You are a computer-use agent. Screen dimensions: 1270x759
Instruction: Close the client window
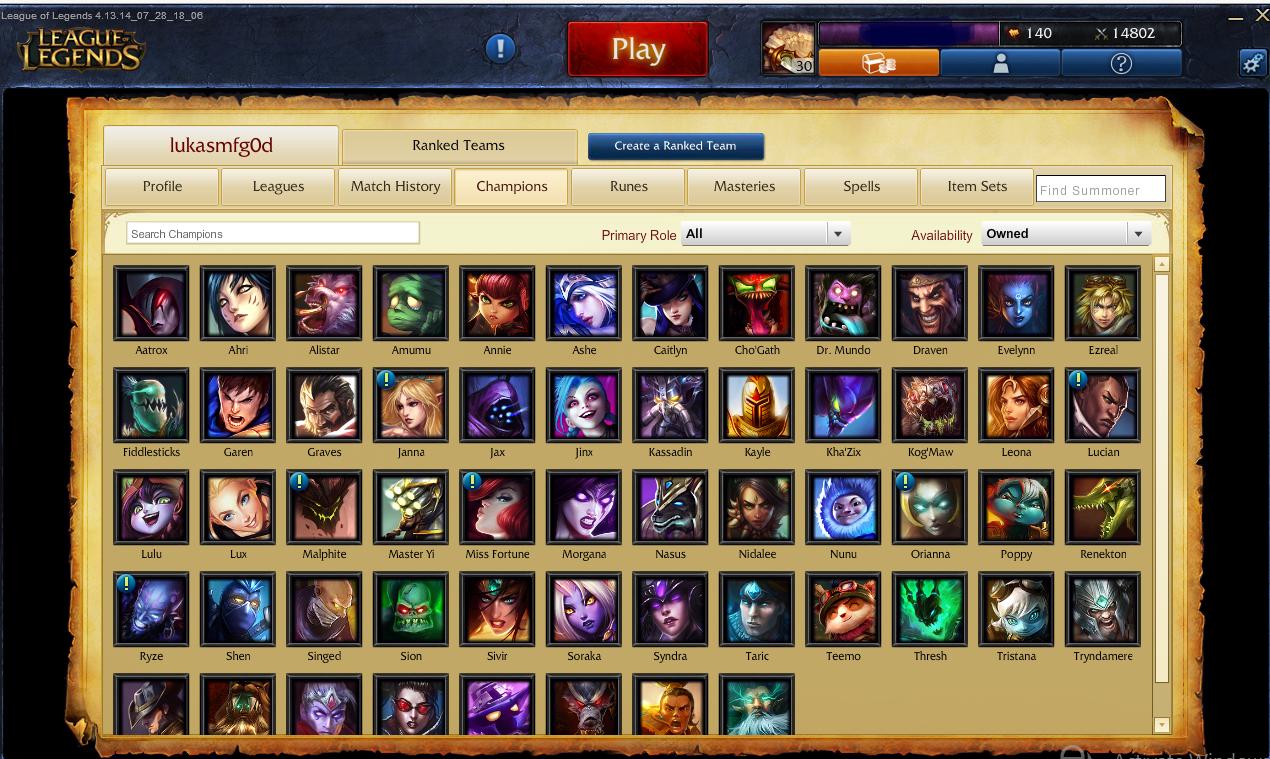(1261, 15)
